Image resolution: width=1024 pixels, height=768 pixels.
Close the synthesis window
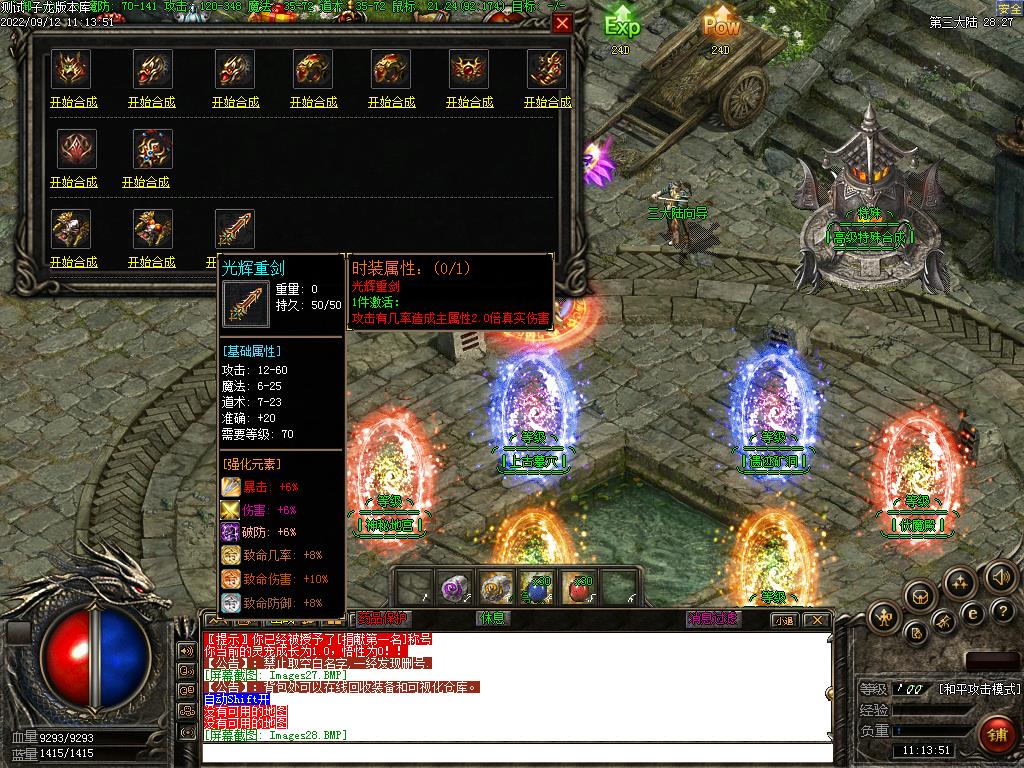pyautogui.click(x=563, y=24)
